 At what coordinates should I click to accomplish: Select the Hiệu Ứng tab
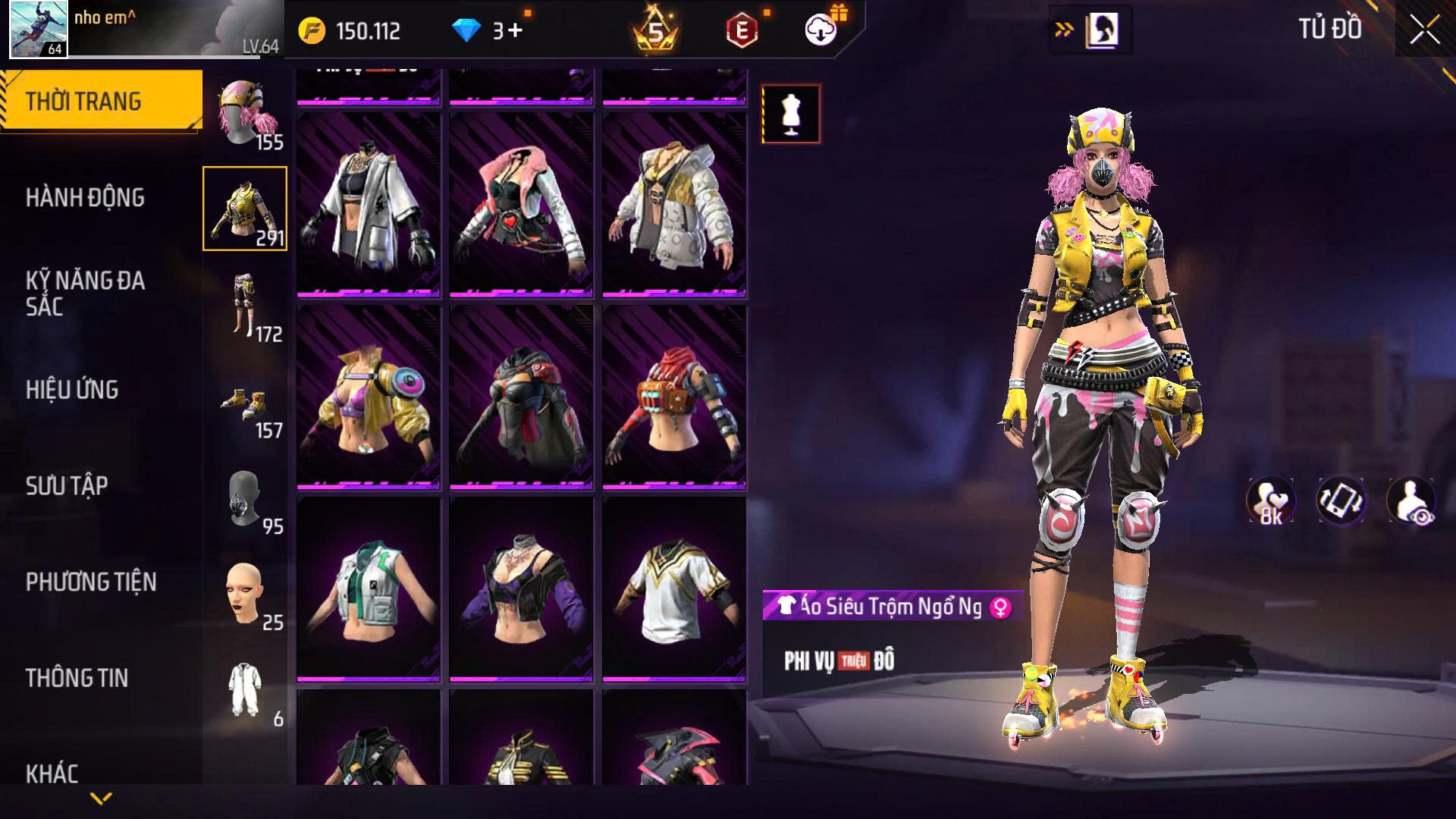pyautogui.click(x=72, y=390)
